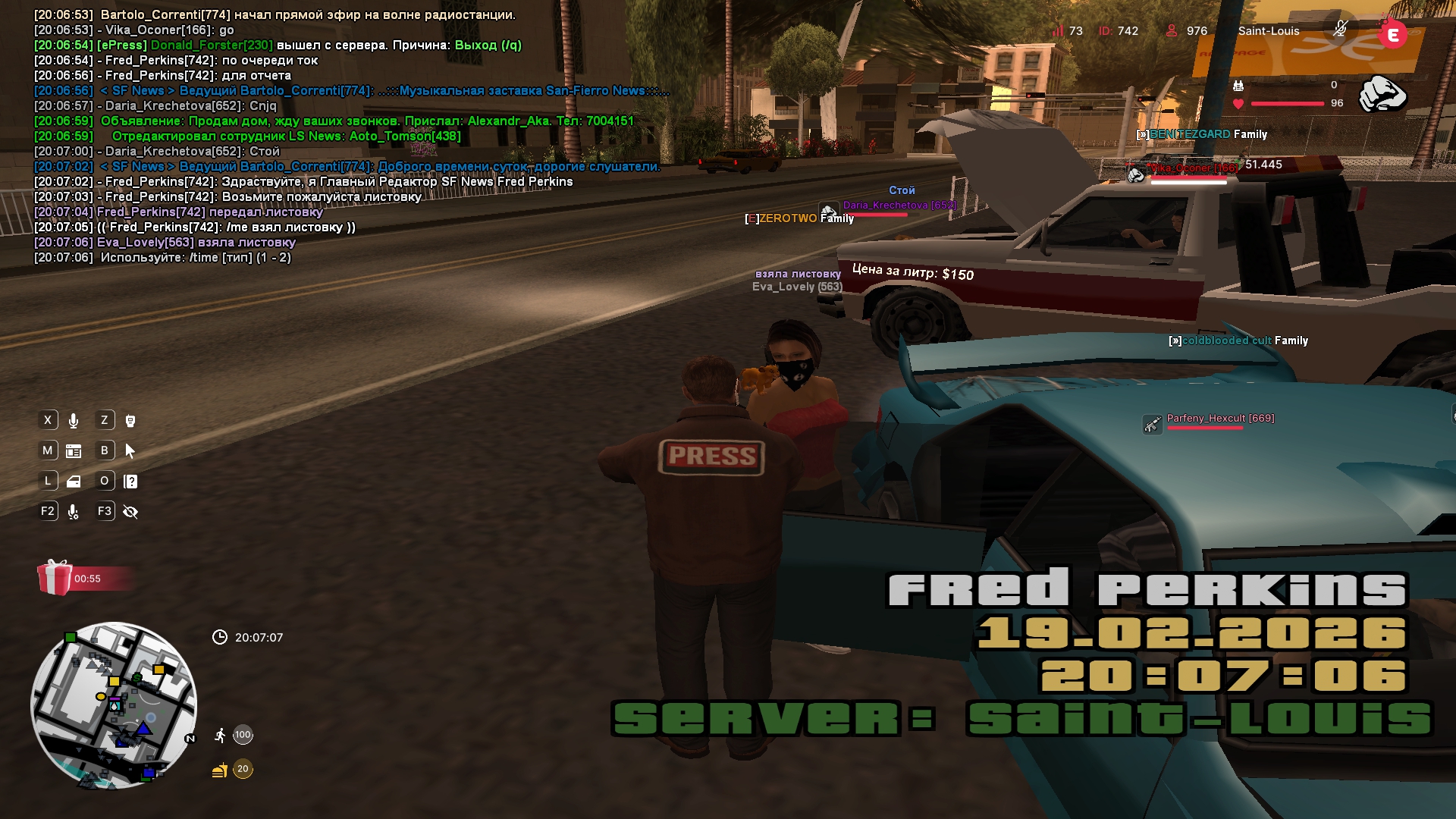
Task: Open the question mark help book icon
Action: [130, 482]
